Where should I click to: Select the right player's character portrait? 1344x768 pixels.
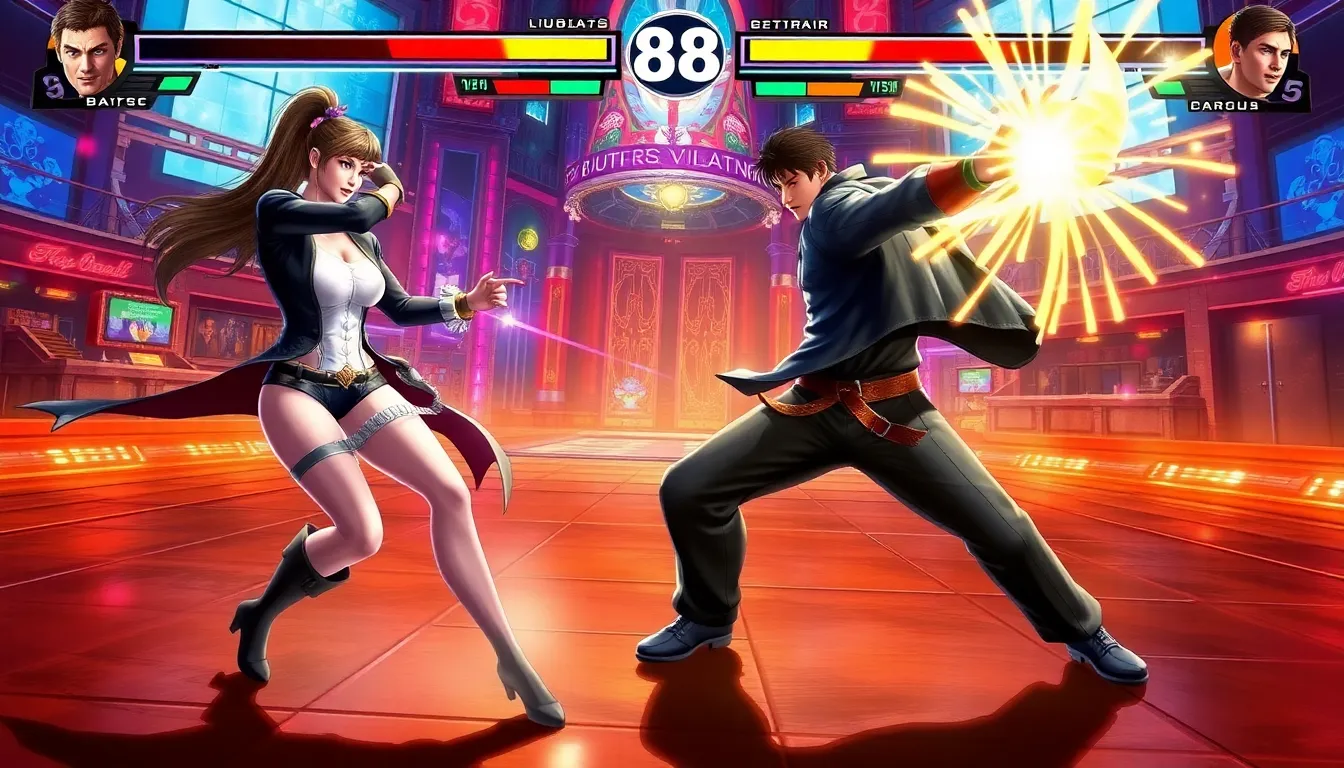tap(1257, 52)
